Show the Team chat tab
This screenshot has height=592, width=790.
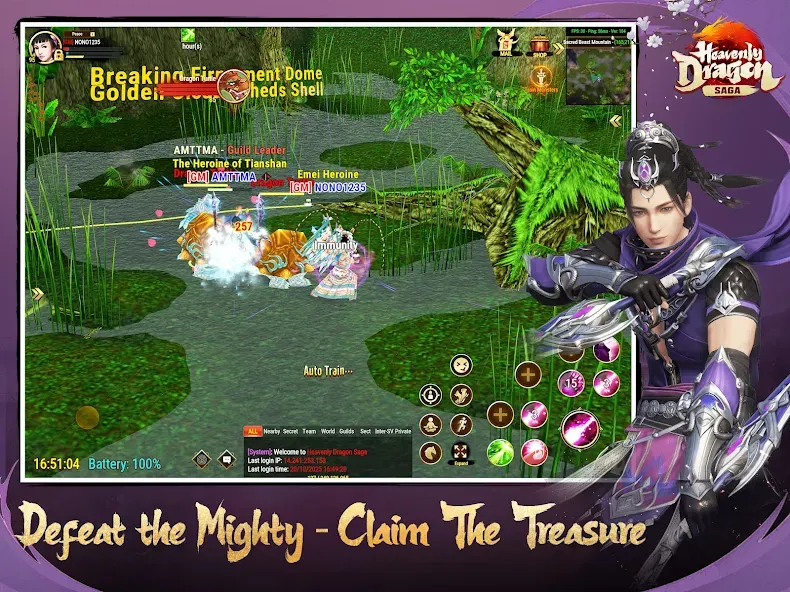[x=309, y=430]
